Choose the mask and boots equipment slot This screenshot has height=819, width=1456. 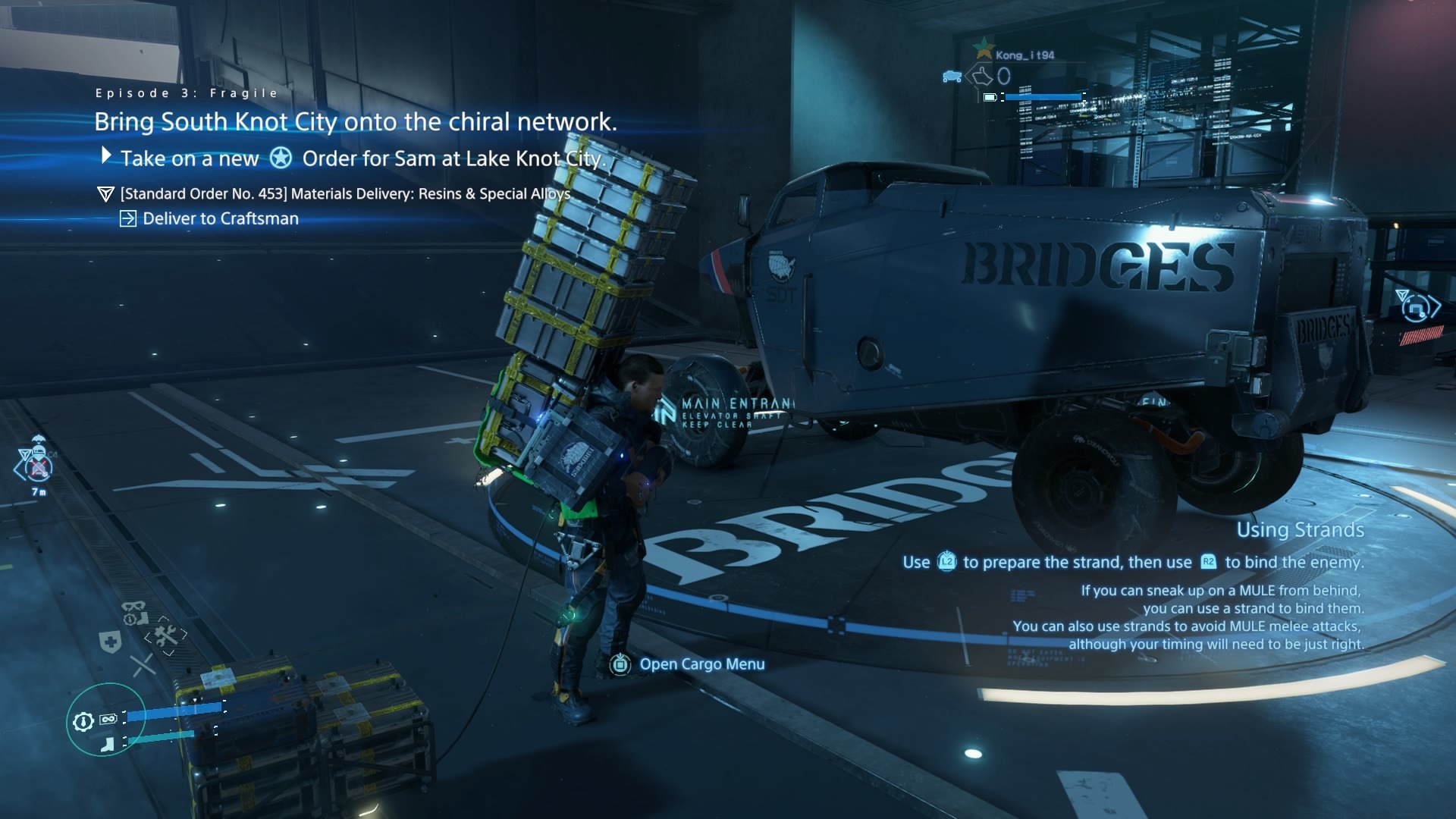coord(134,612)
